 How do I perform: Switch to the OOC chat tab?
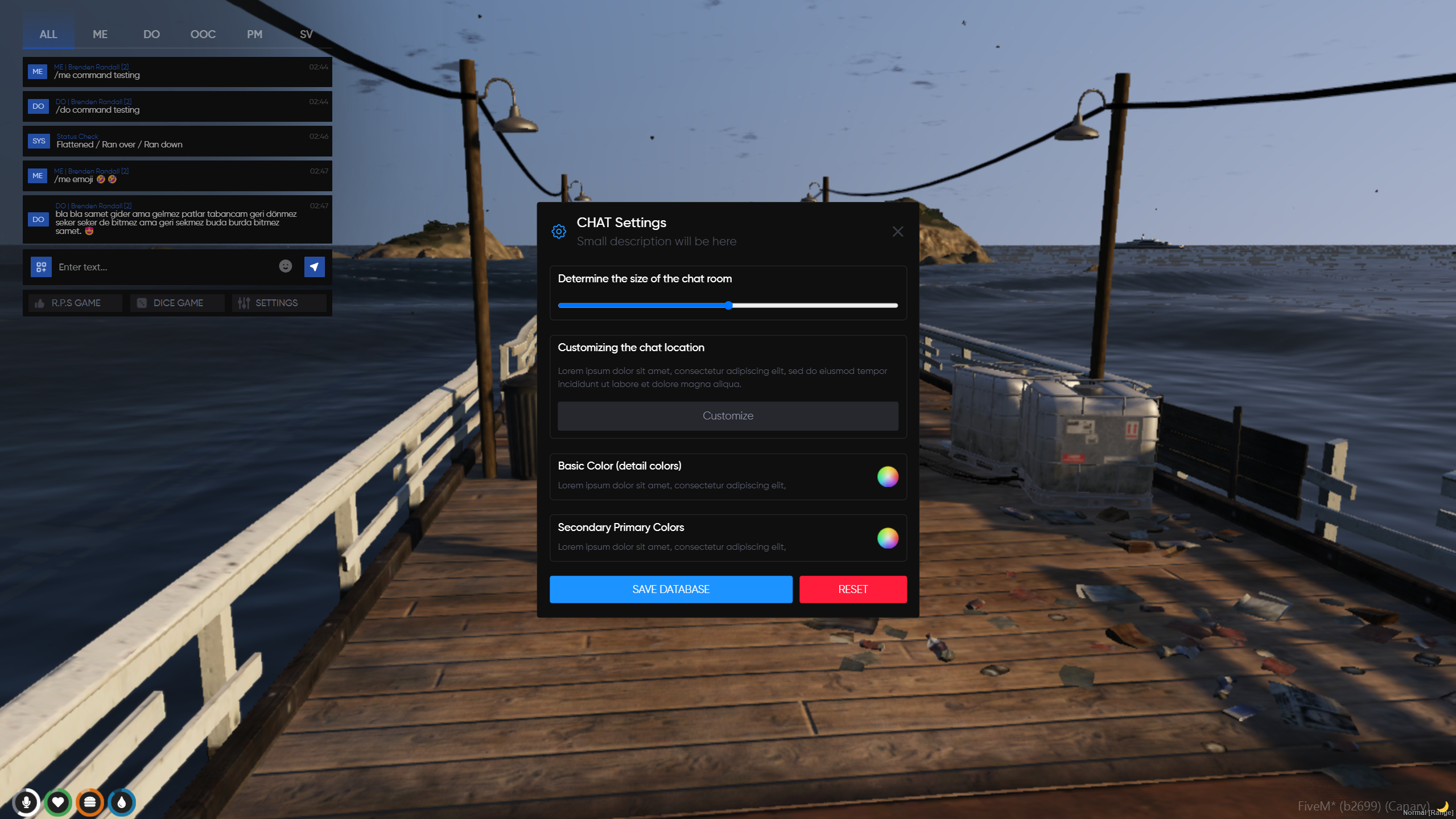coord(203,34)
